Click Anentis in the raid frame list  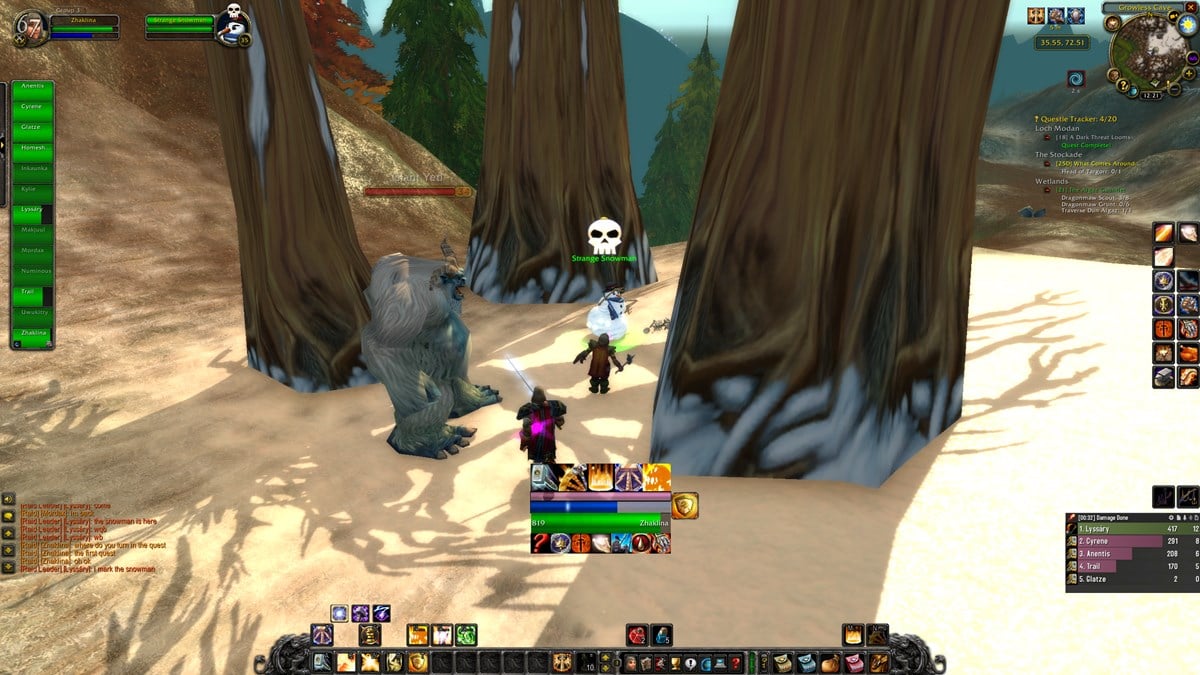32,87
